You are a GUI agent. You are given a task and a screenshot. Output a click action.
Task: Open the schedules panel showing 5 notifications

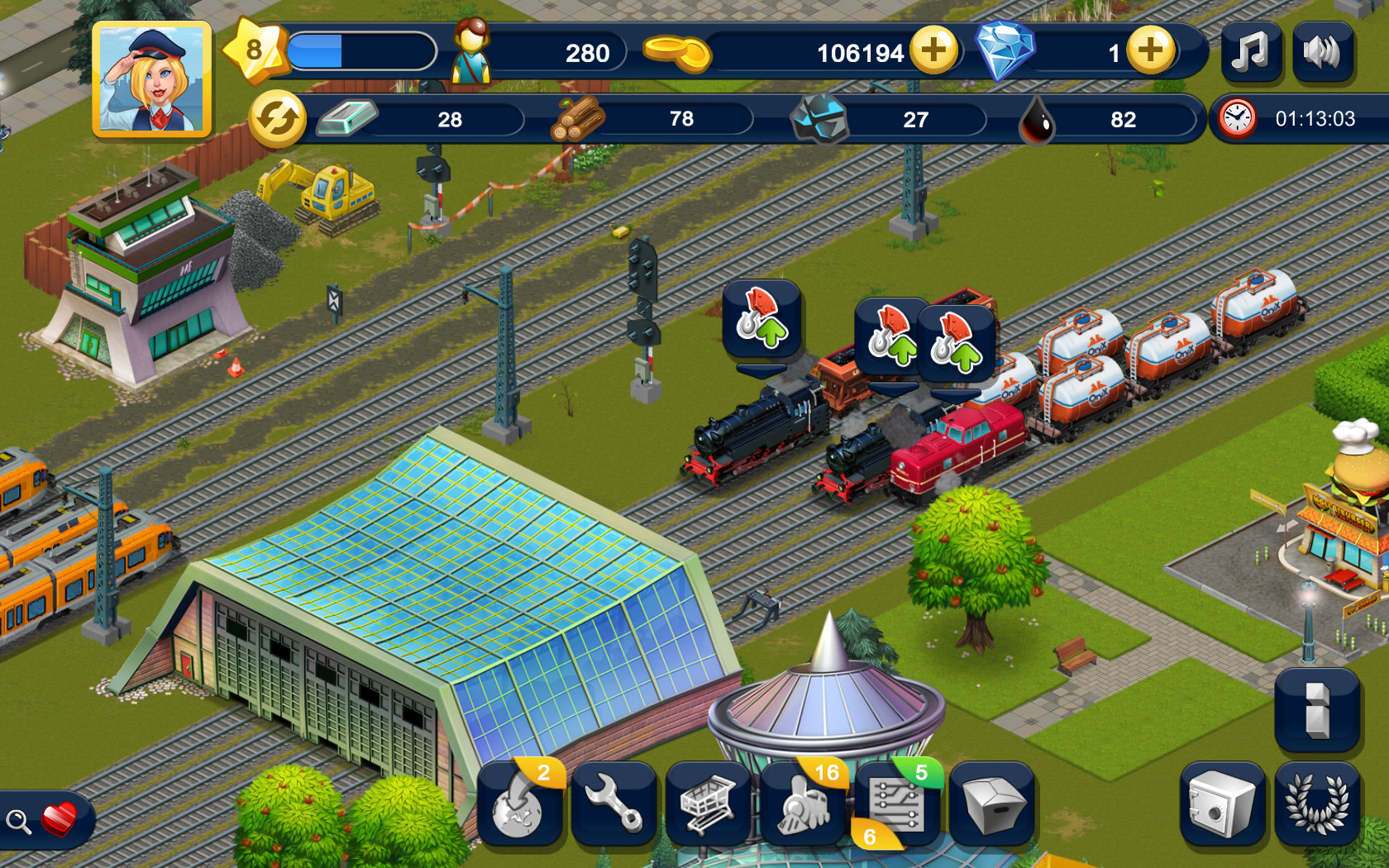pos(897,806)
